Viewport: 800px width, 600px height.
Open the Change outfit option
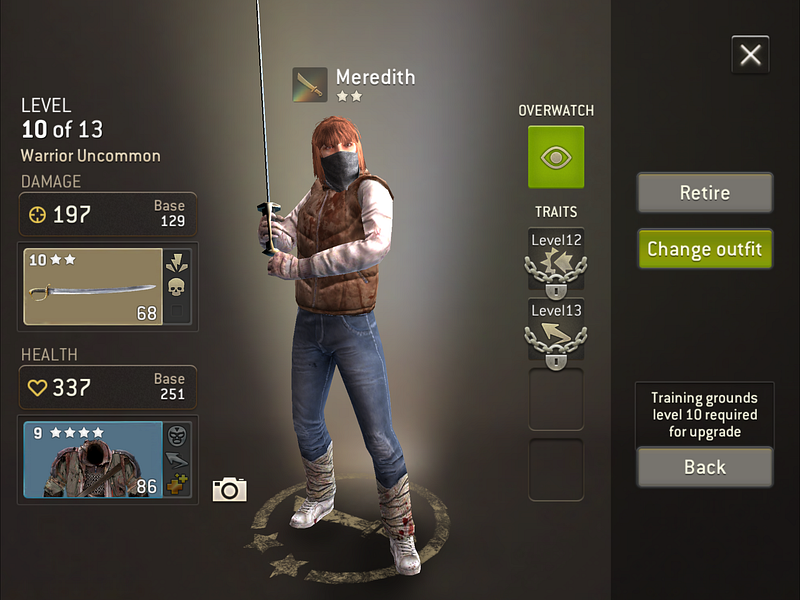coord(705,249)
